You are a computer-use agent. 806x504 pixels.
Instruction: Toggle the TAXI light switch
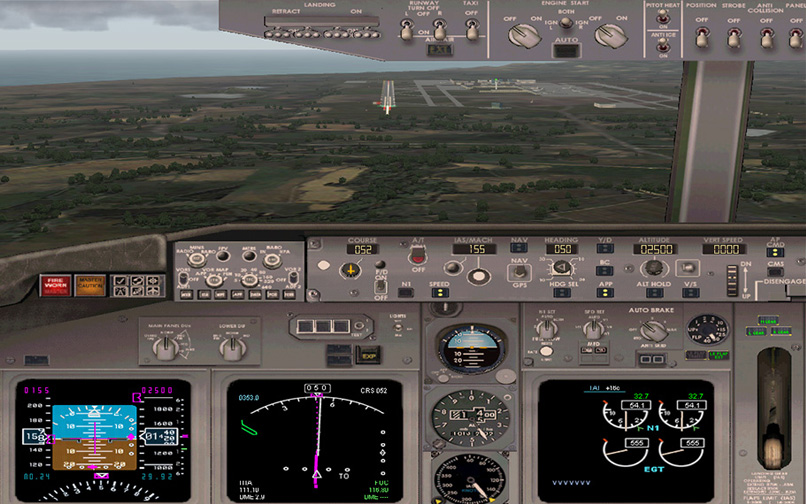pos(470,30)
